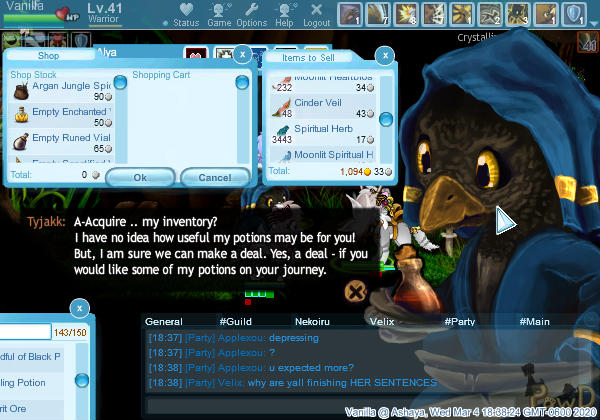Log out of the game
The width and height of the screenshot is (600, 420).
pyautogui.click(x=316, y=16)
